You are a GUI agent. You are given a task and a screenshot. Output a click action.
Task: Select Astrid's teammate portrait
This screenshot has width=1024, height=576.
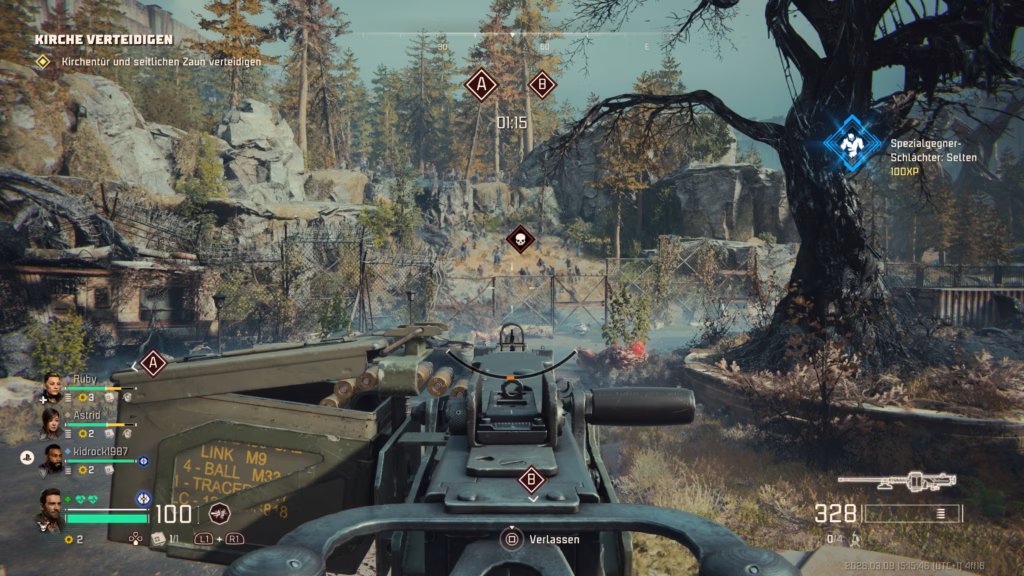tap(51, 423)
